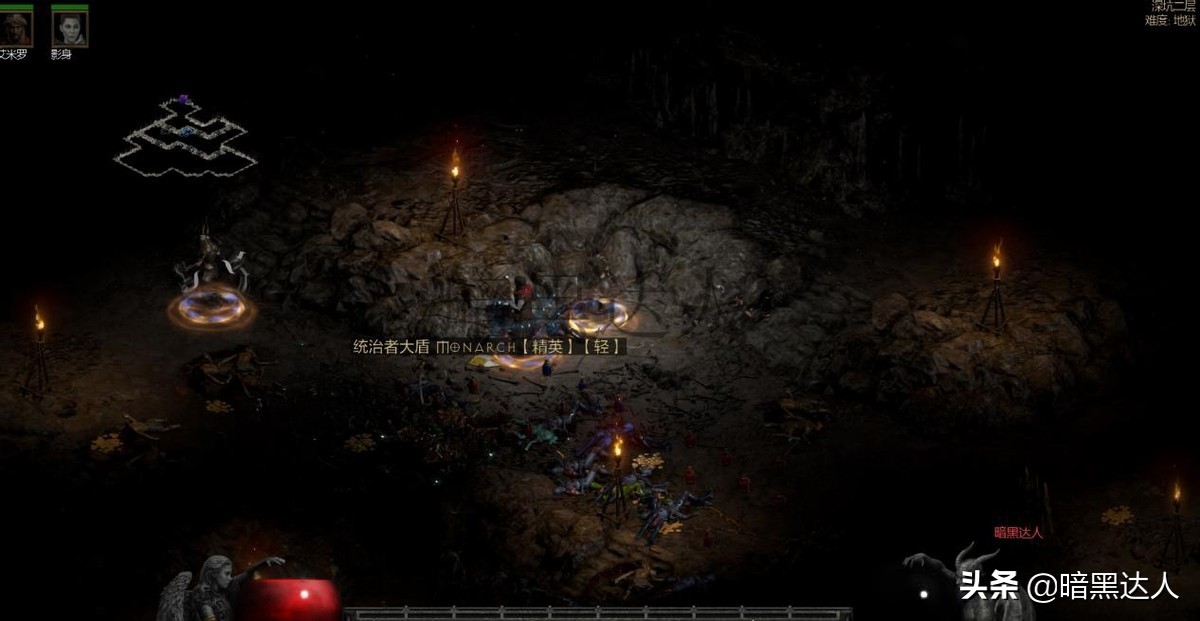The width and height of the screenshot is (1200, 621).
Task: Select the 艾米罗 mercenary portrait
Action: [17, 28]
